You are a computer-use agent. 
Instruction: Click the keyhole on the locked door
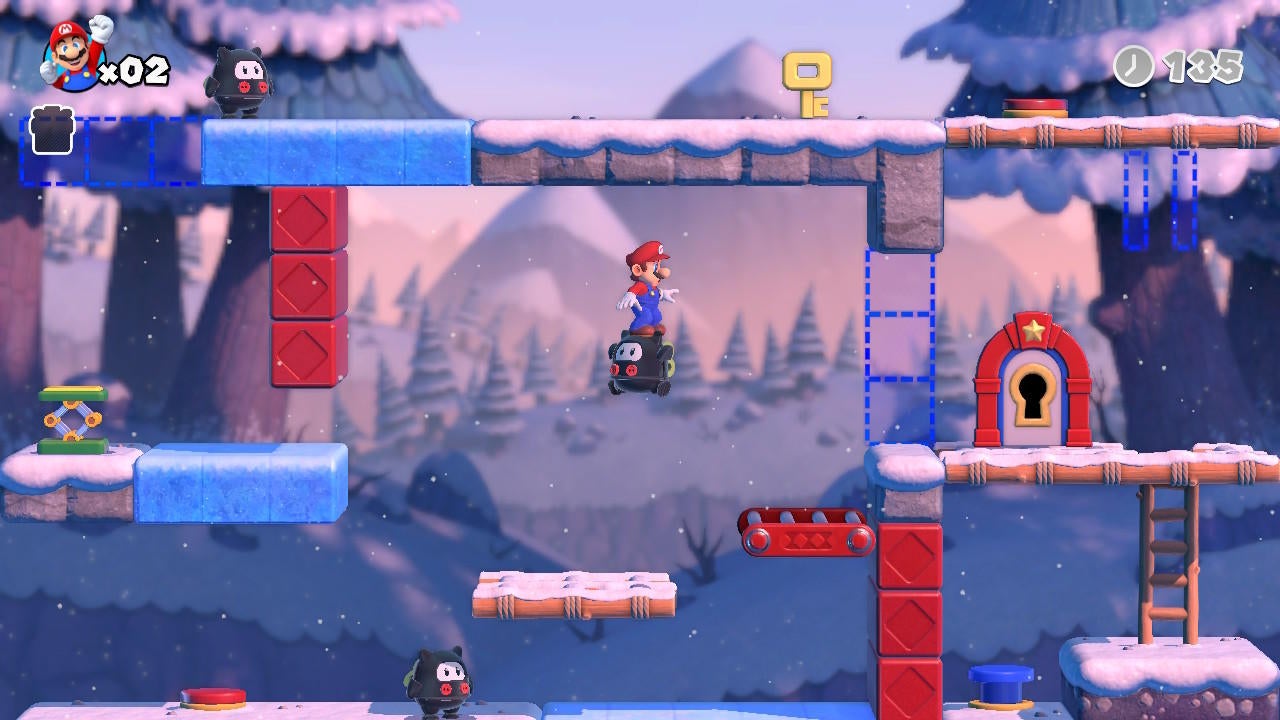(1031, 394)
